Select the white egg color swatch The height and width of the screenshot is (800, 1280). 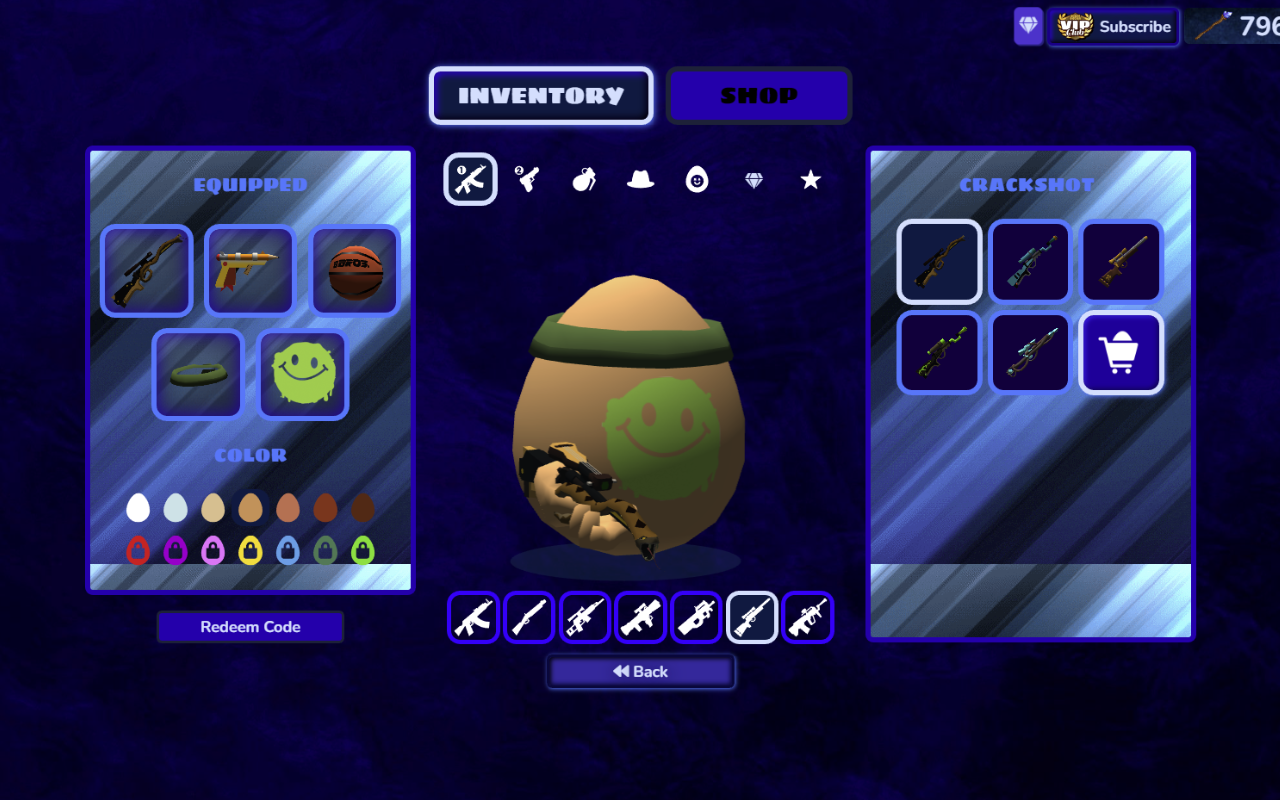click(137, 507)
